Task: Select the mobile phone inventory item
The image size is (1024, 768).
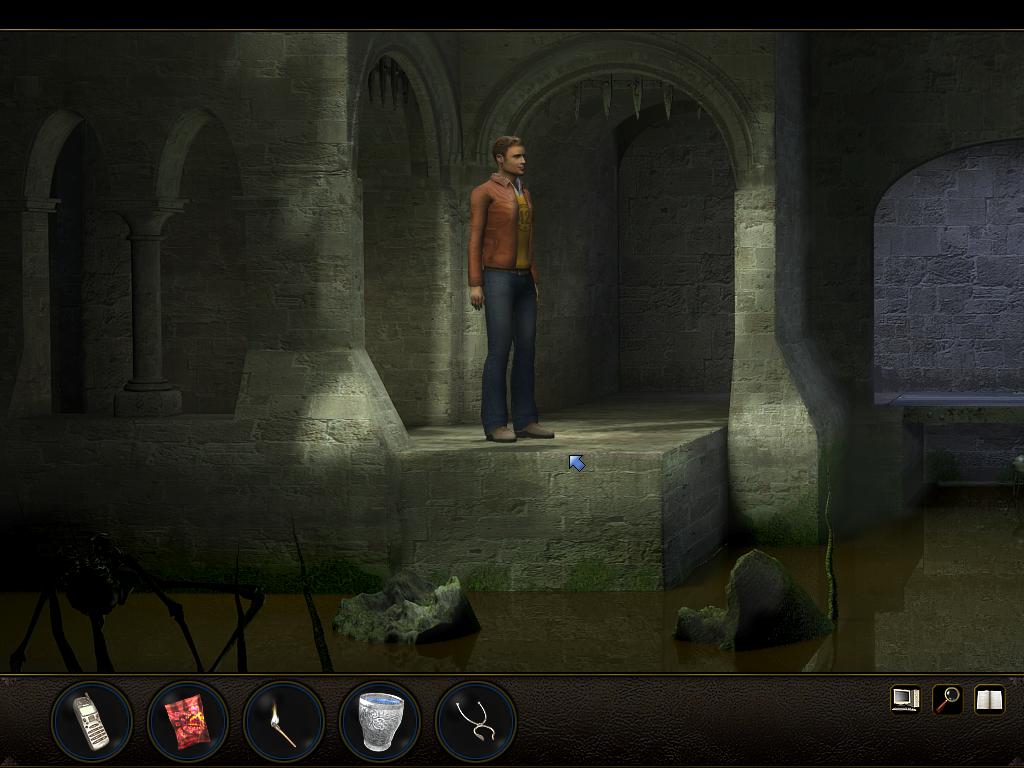Action: pyautogui.click(x=91, y=721)
